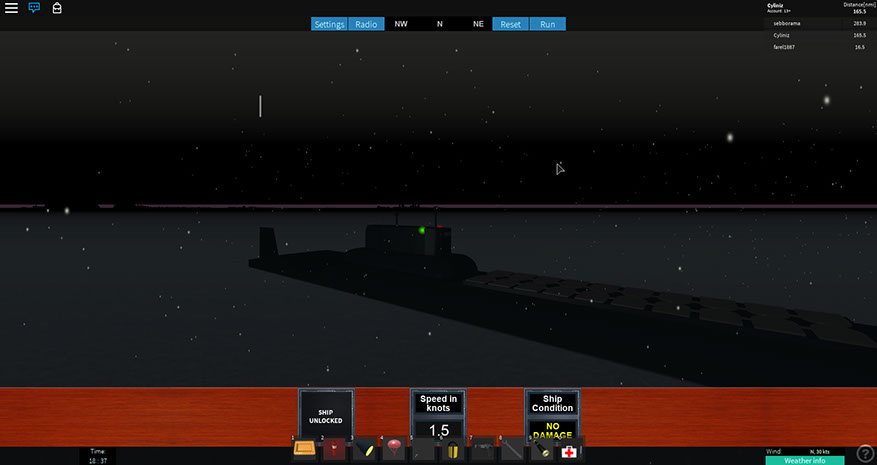
Task: Open the Roblox hamburger menu
Action: tap(11, 8)
